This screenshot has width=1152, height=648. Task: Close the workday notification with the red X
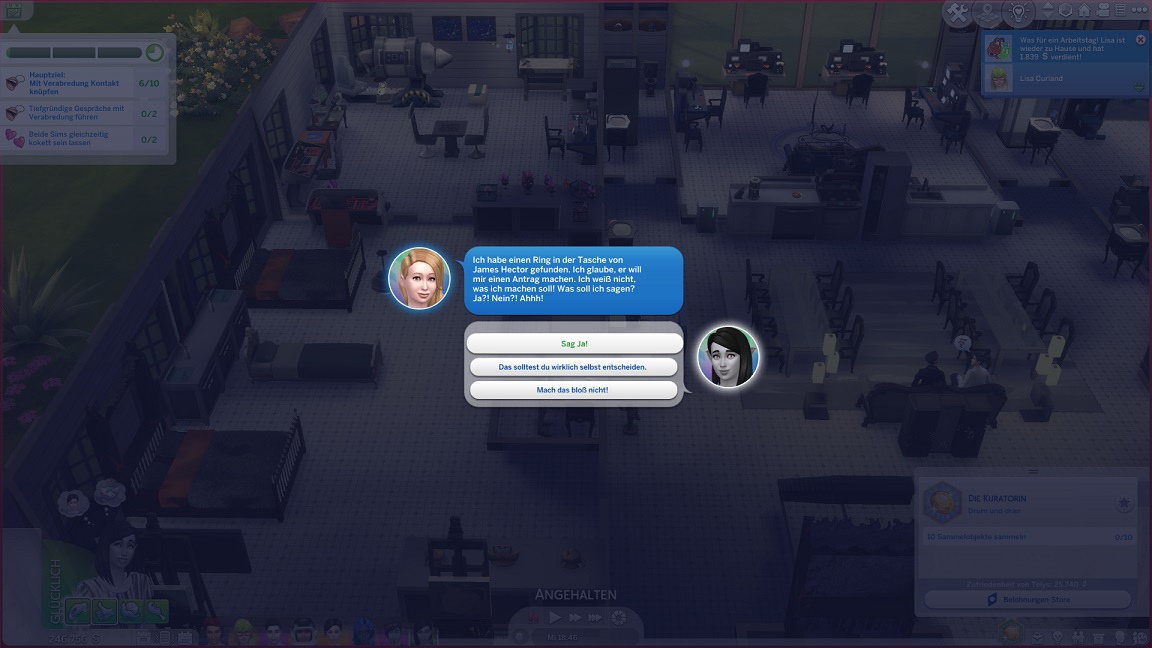[x=1141, y=40]
